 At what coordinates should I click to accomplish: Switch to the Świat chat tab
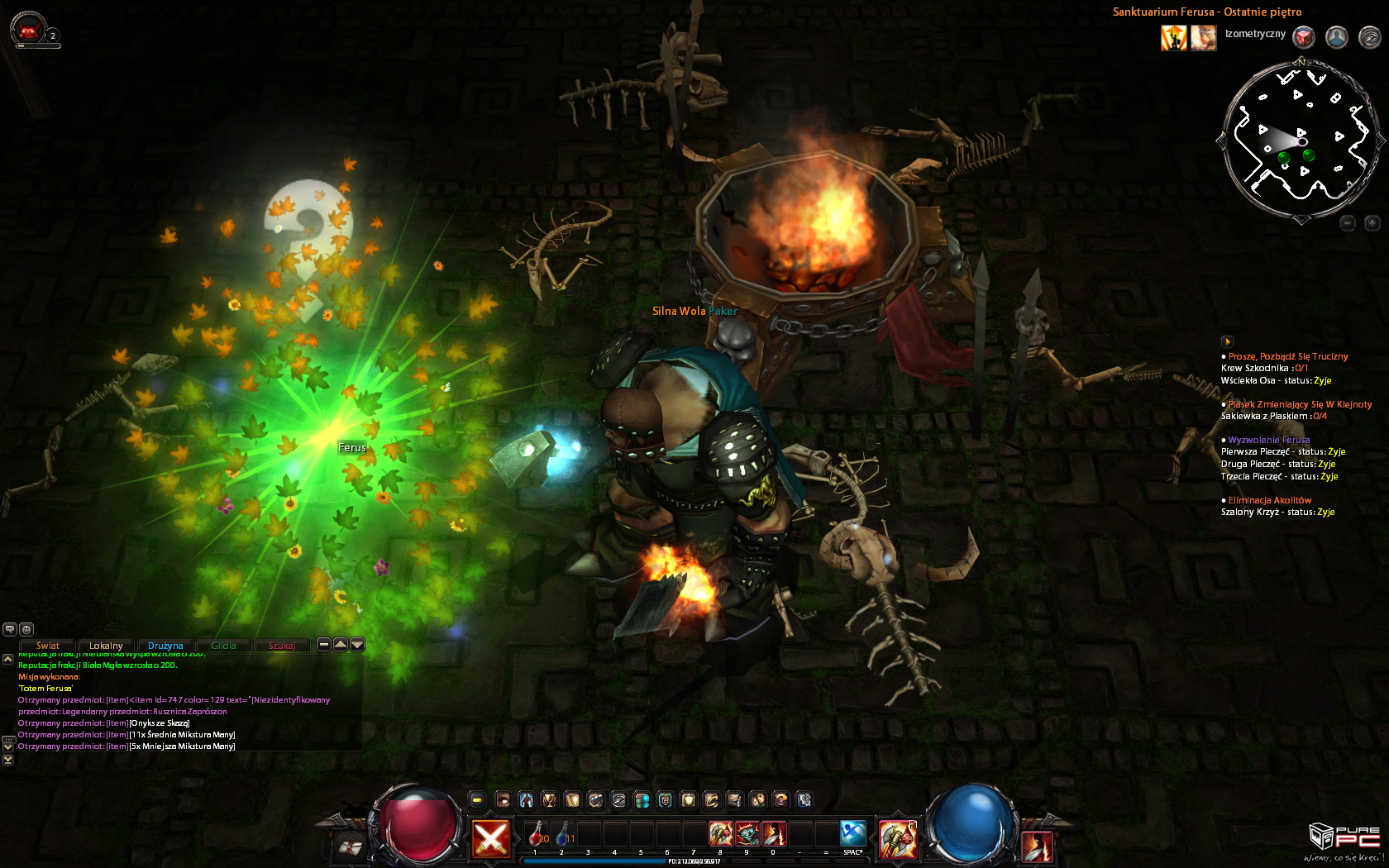coord(47,646)
